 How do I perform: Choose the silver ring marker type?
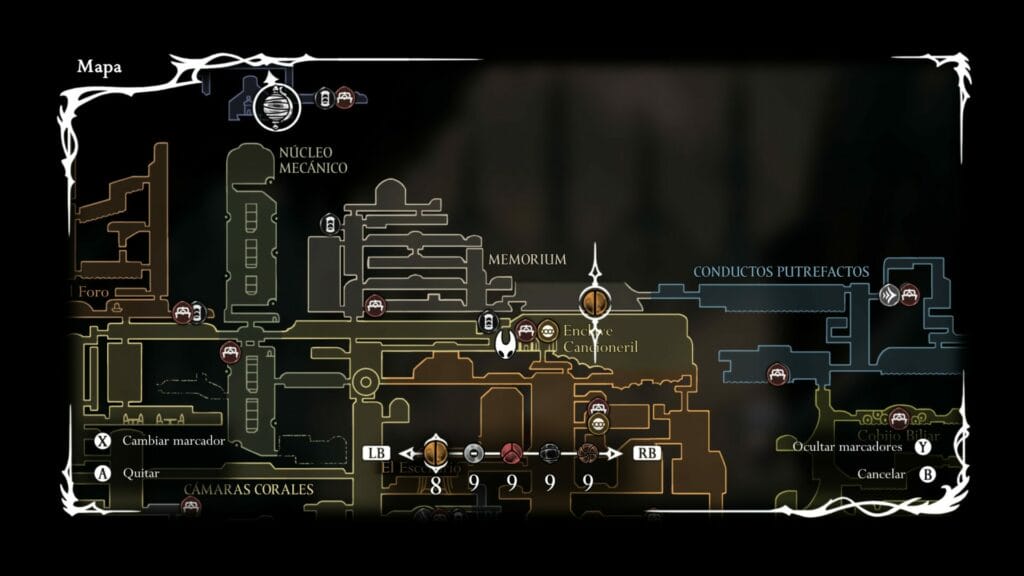(474, 453)
